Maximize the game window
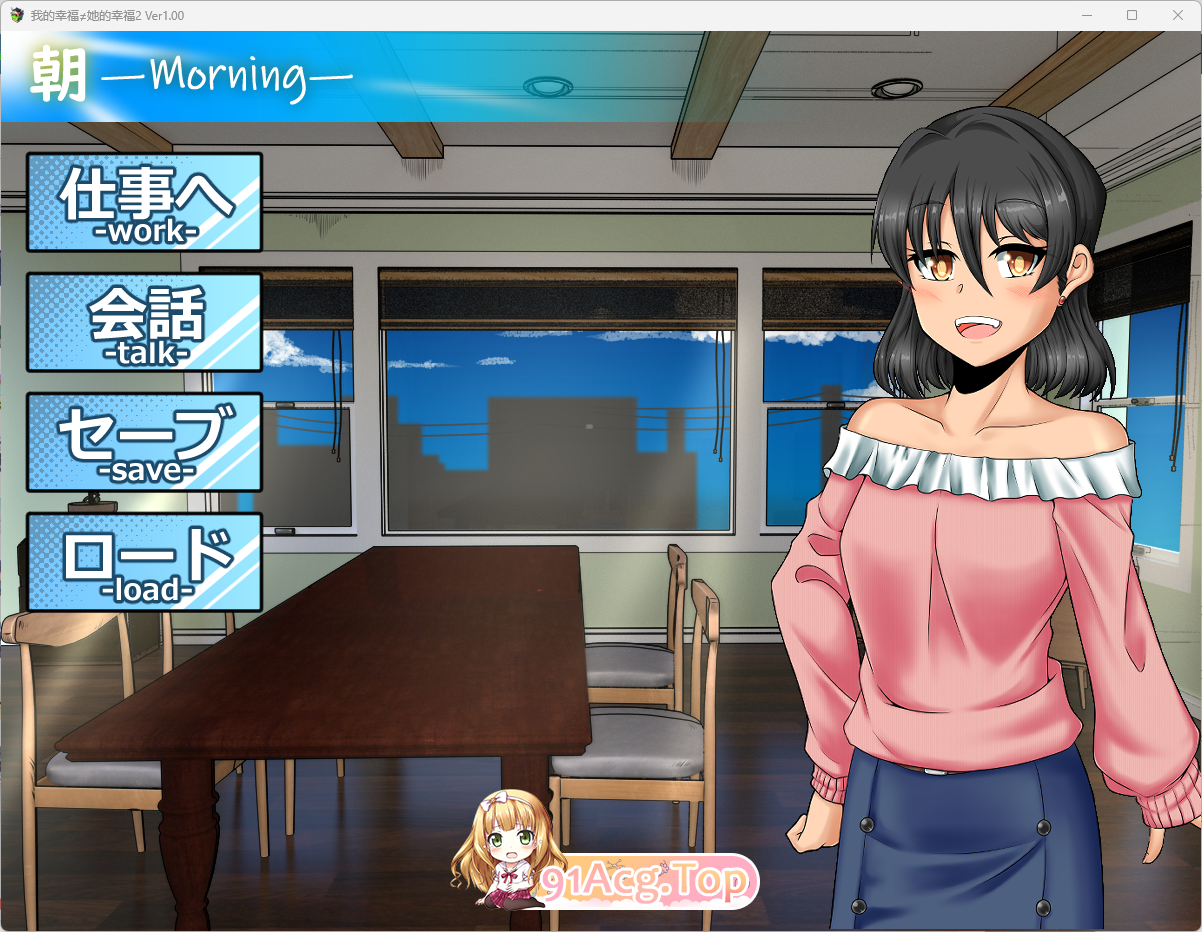Viewport: 1202px width, 932px height. [x=1132, y=15]
